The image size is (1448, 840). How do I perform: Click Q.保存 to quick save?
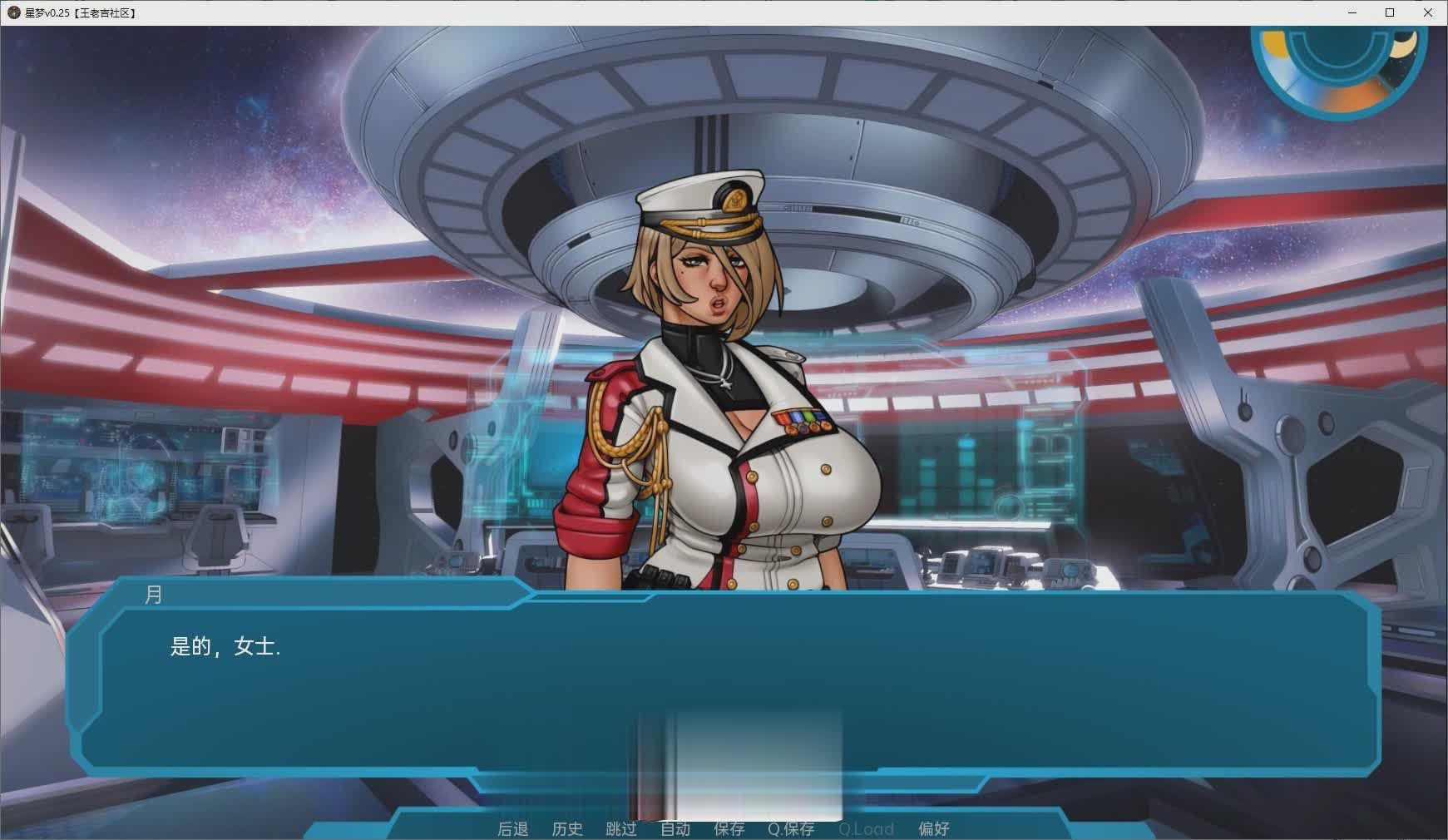(x=791, y=828)
